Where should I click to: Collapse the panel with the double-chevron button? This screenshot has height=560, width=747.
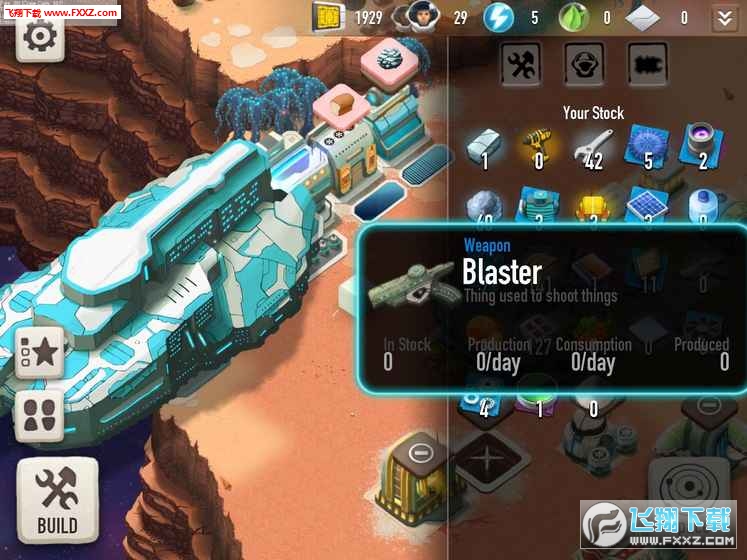pyautogui.click(x=723, y=17)
